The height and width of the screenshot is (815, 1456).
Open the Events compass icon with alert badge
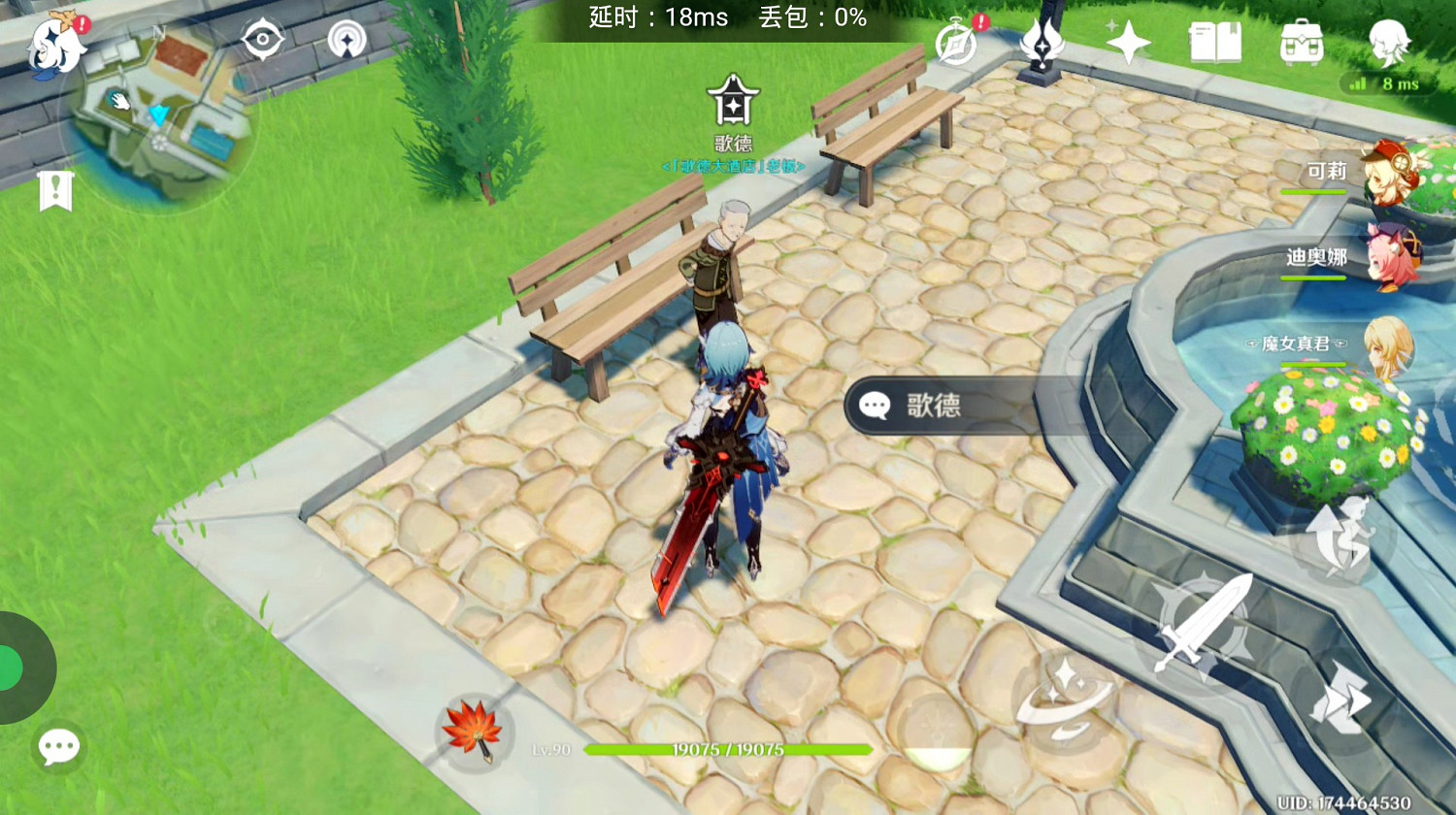tap(956, 45)
